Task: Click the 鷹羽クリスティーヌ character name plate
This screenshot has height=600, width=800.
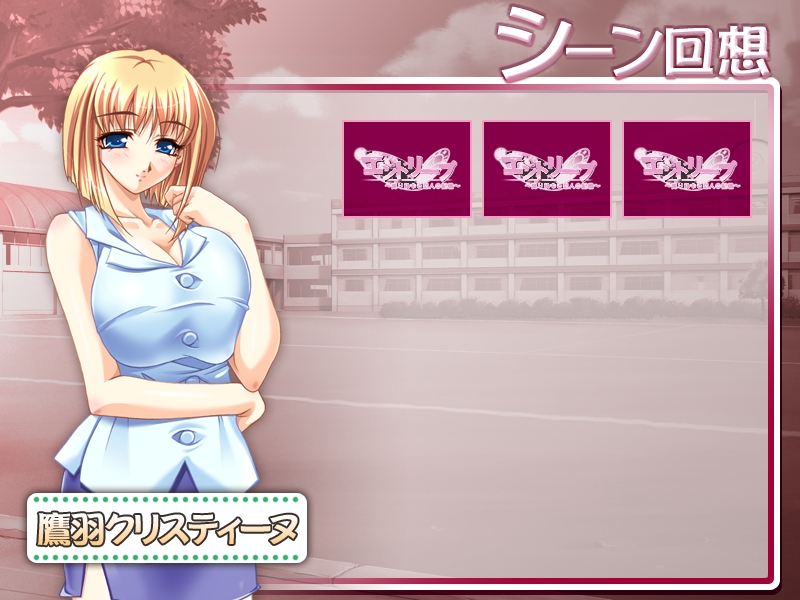Action: click(167, 527)
